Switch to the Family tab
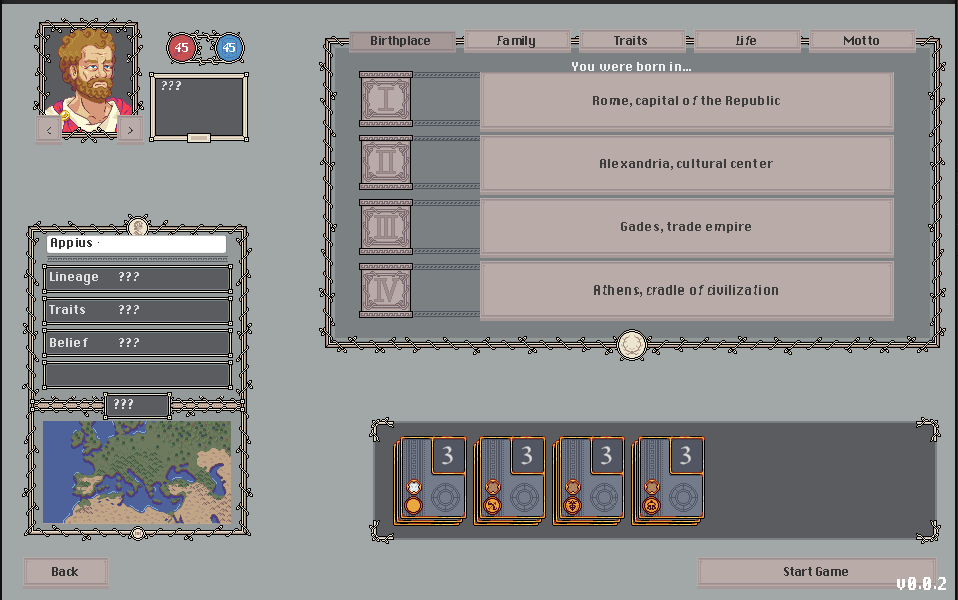Image resolution: width=958 pixels, height=600 pixels. pos(516,41)
